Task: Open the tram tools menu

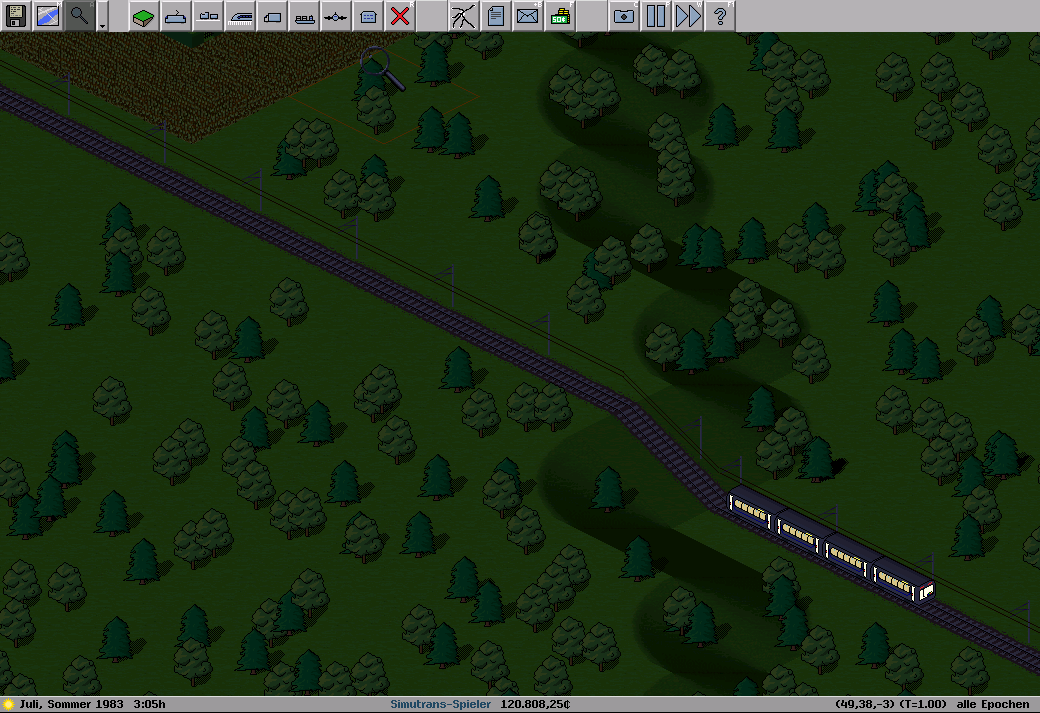Action: pos(176,16)
